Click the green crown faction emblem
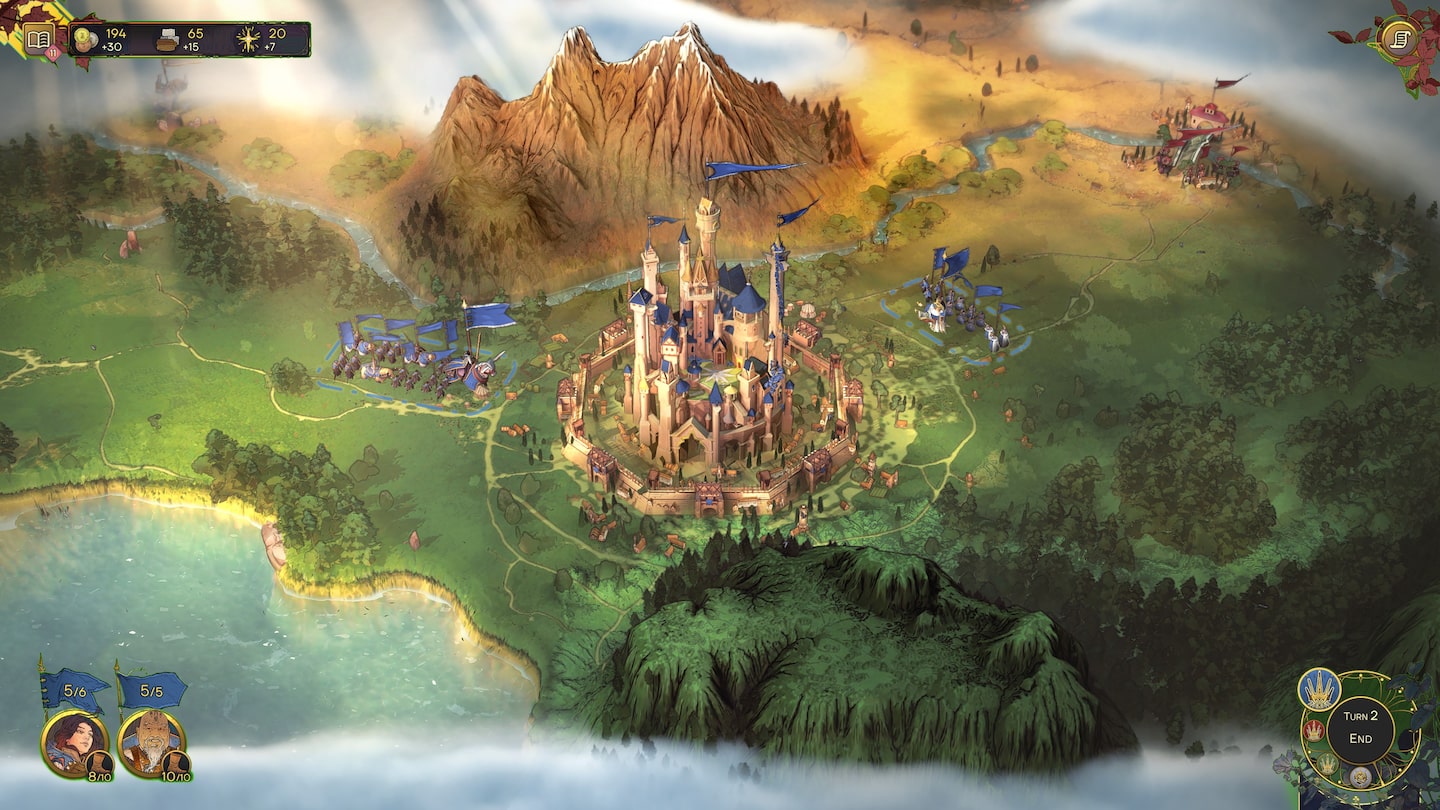 [1327, 762]
